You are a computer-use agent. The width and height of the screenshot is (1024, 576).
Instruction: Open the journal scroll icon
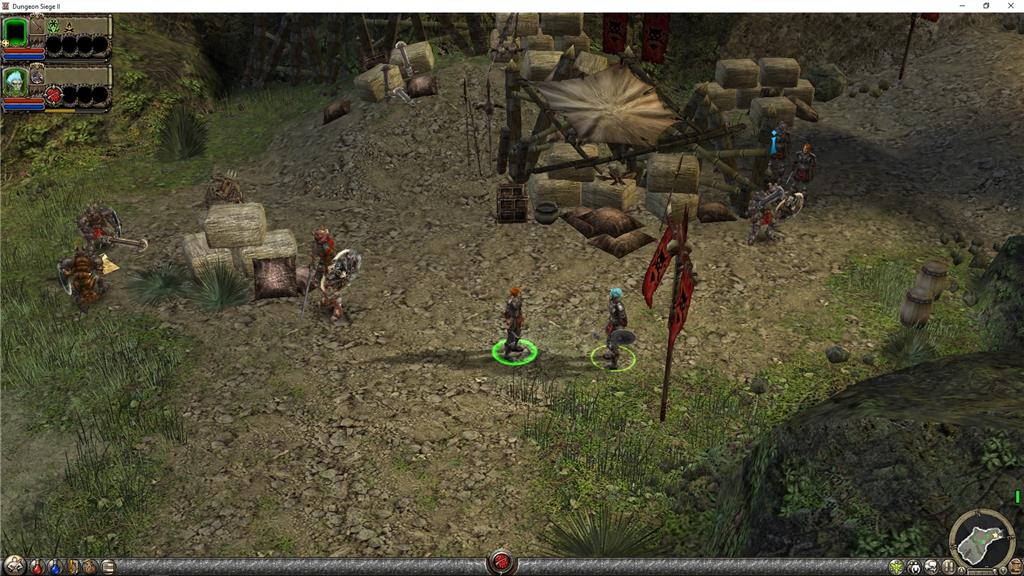pos(107,567)
